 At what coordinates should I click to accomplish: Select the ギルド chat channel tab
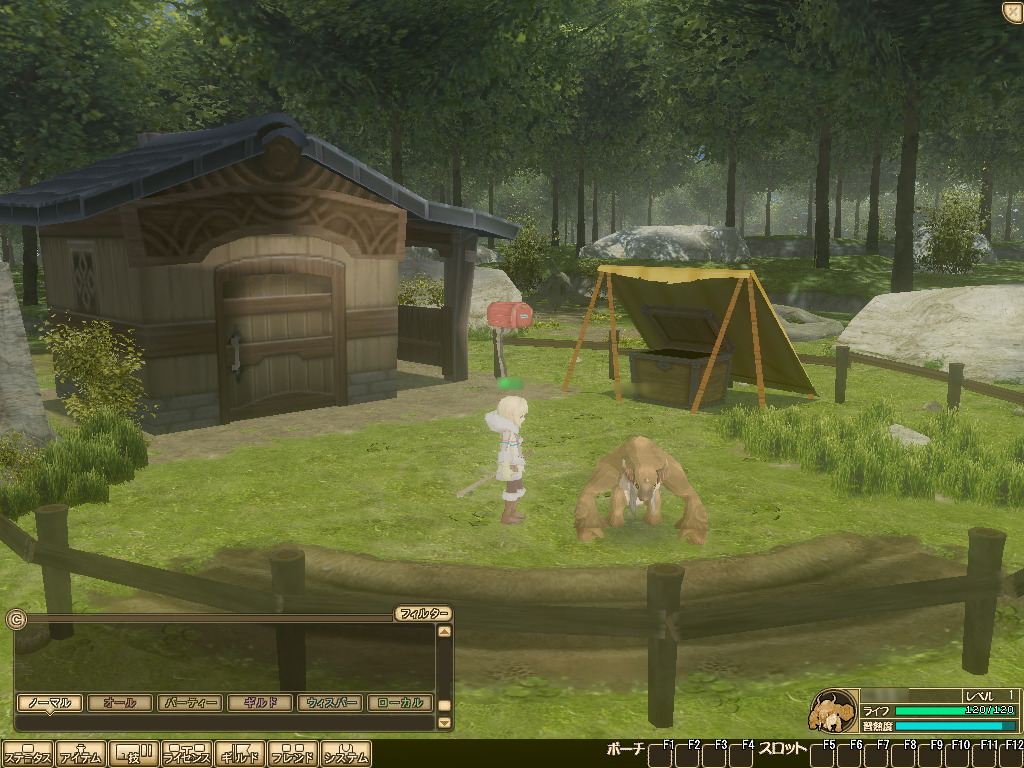point(259,703)
